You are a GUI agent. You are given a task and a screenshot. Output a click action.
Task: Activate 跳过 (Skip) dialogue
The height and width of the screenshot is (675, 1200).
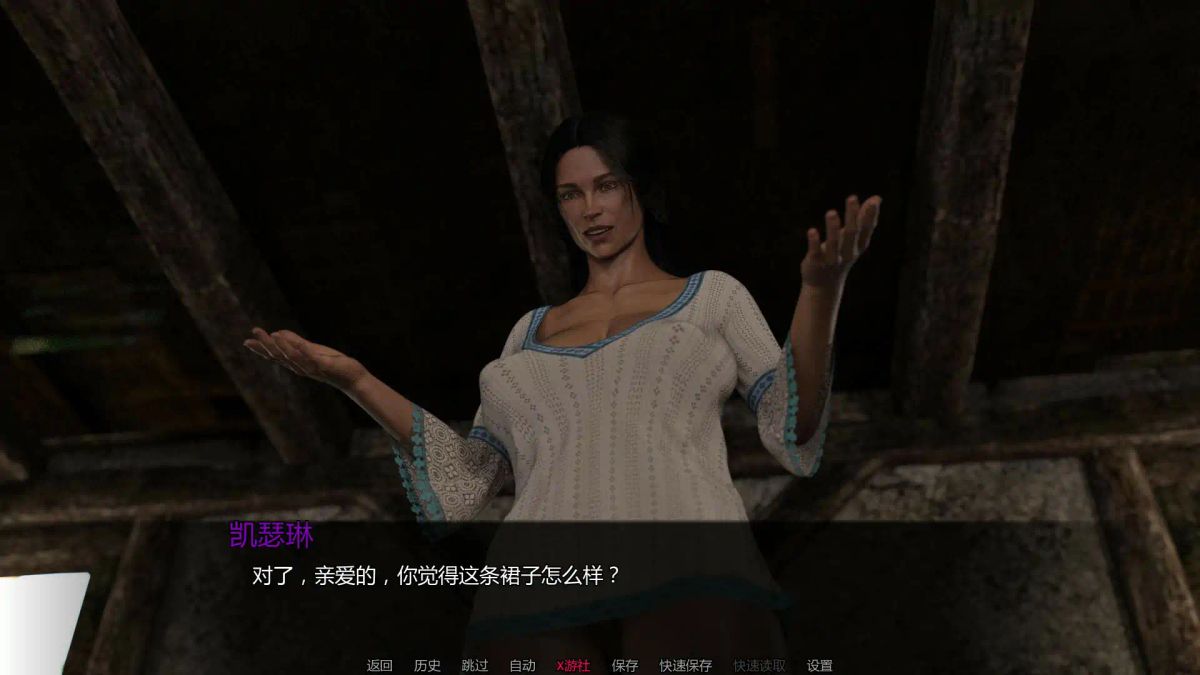pos(475,665)
